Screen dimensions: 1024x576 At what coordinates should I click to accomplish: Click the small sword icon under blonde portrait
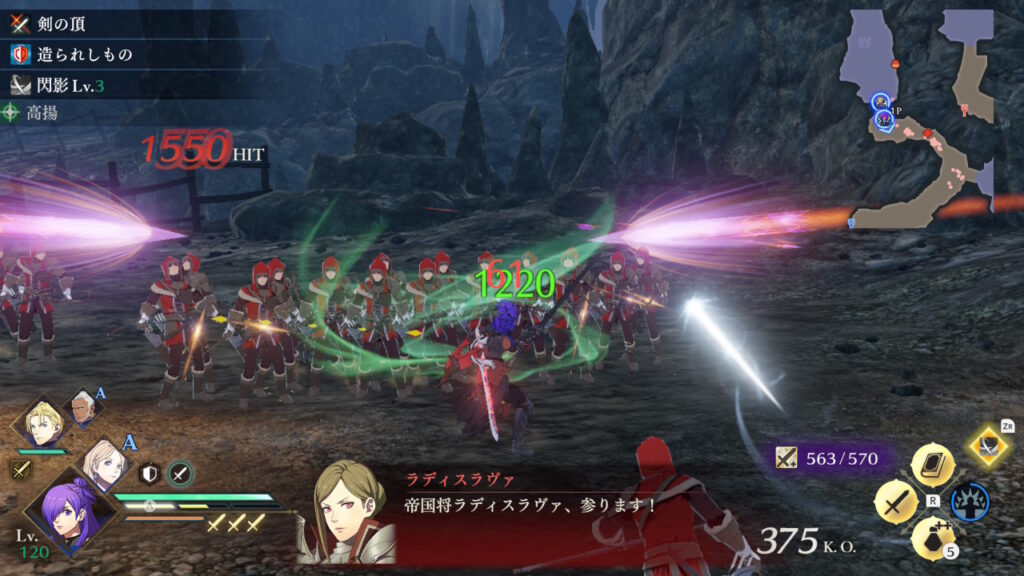[21, 467]
